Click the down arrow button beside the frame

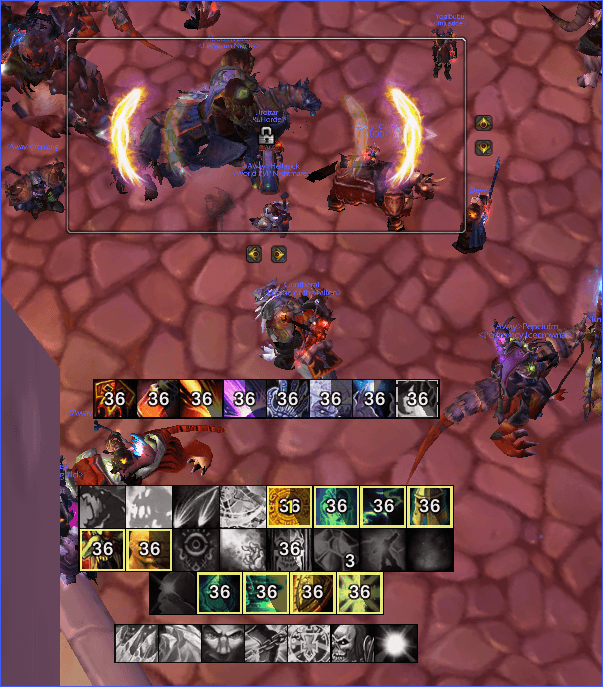[484, 148]
